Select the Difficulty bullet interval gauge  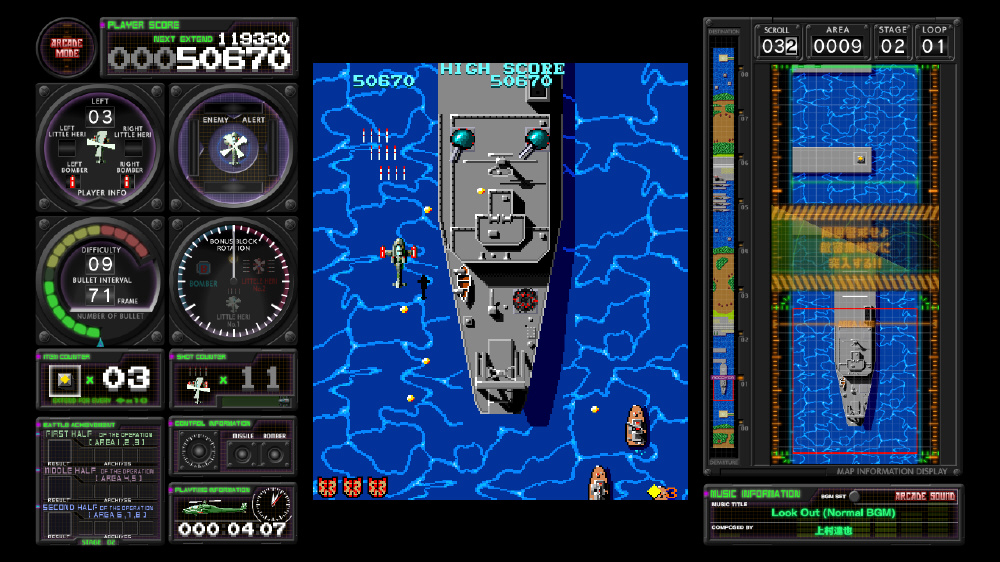[x=100, y=281]
